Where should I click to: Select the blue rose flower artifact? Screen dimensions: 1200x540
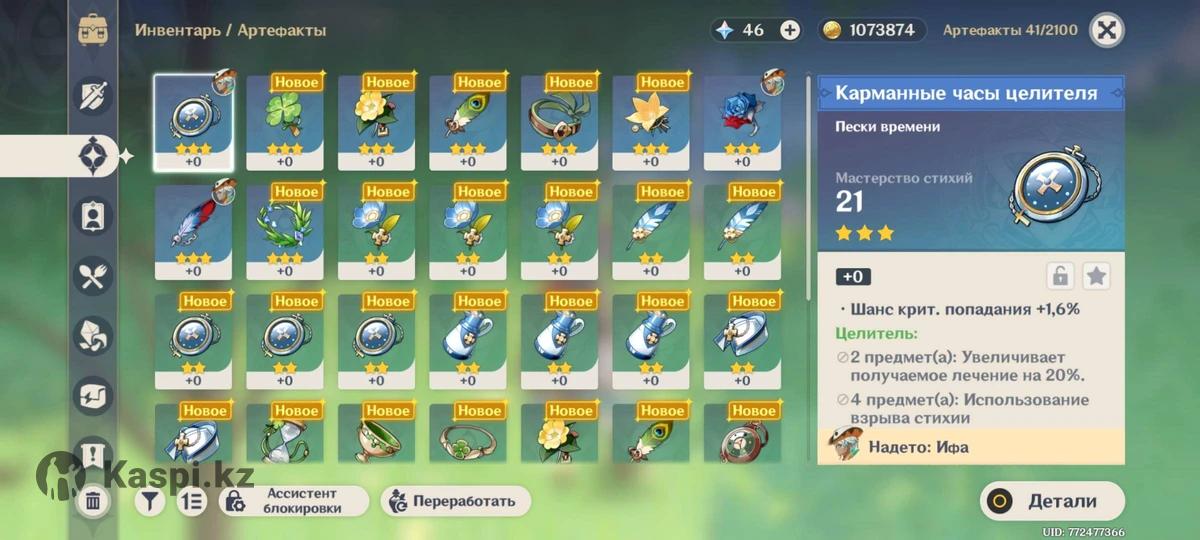click(742, 120)
